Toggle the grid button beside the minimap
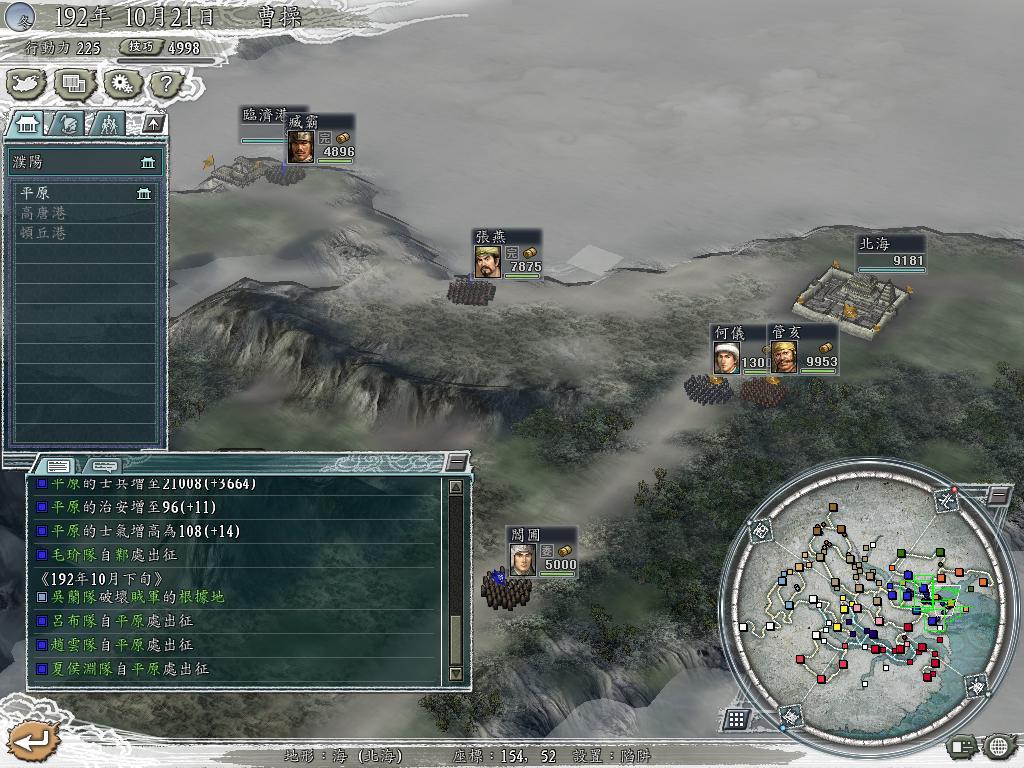The width and height of the screenshot is (1024, 768). pos(736,718)
